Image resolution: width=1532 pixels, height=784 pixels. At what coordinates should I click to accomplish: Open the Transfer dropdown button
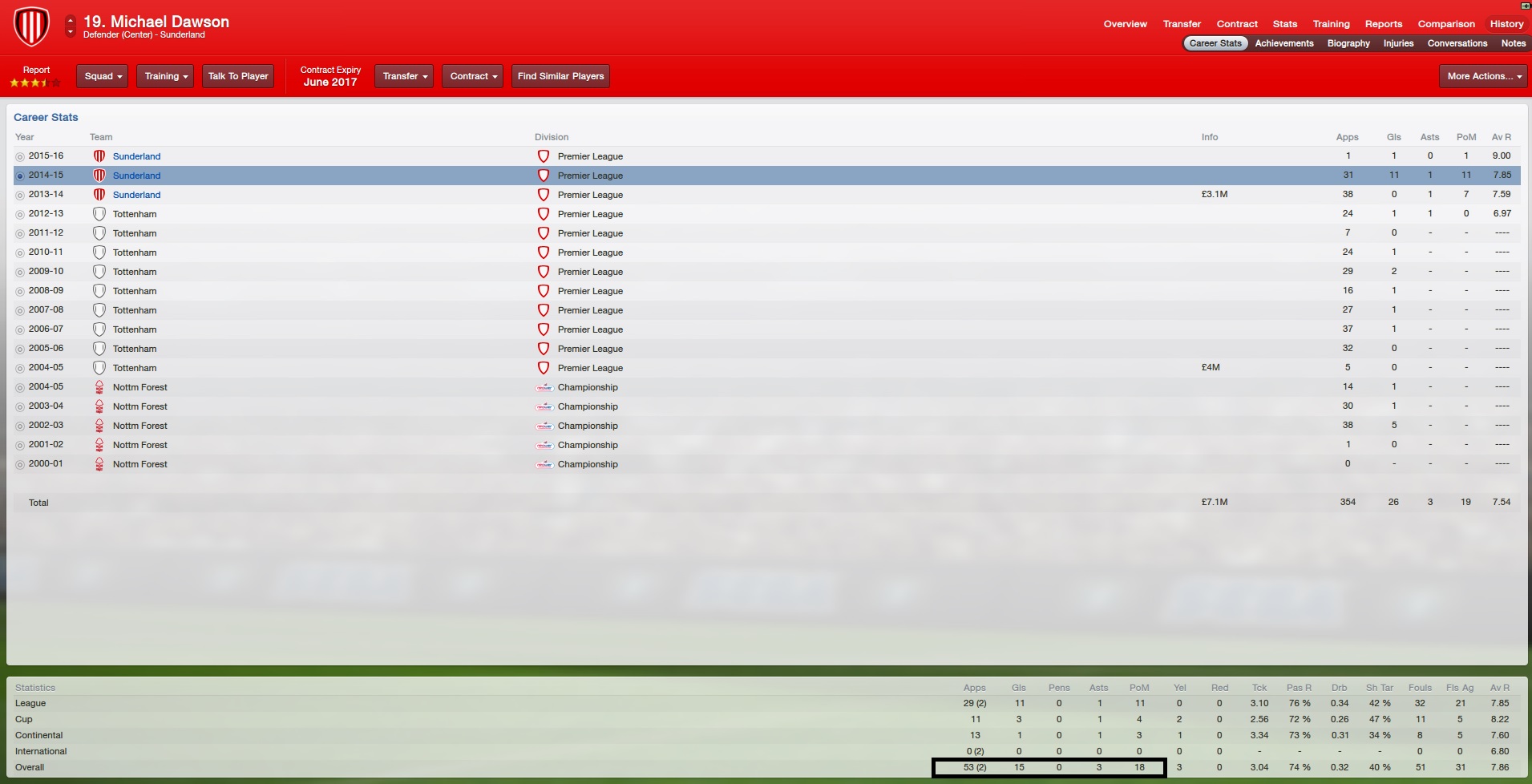[404, 76]
